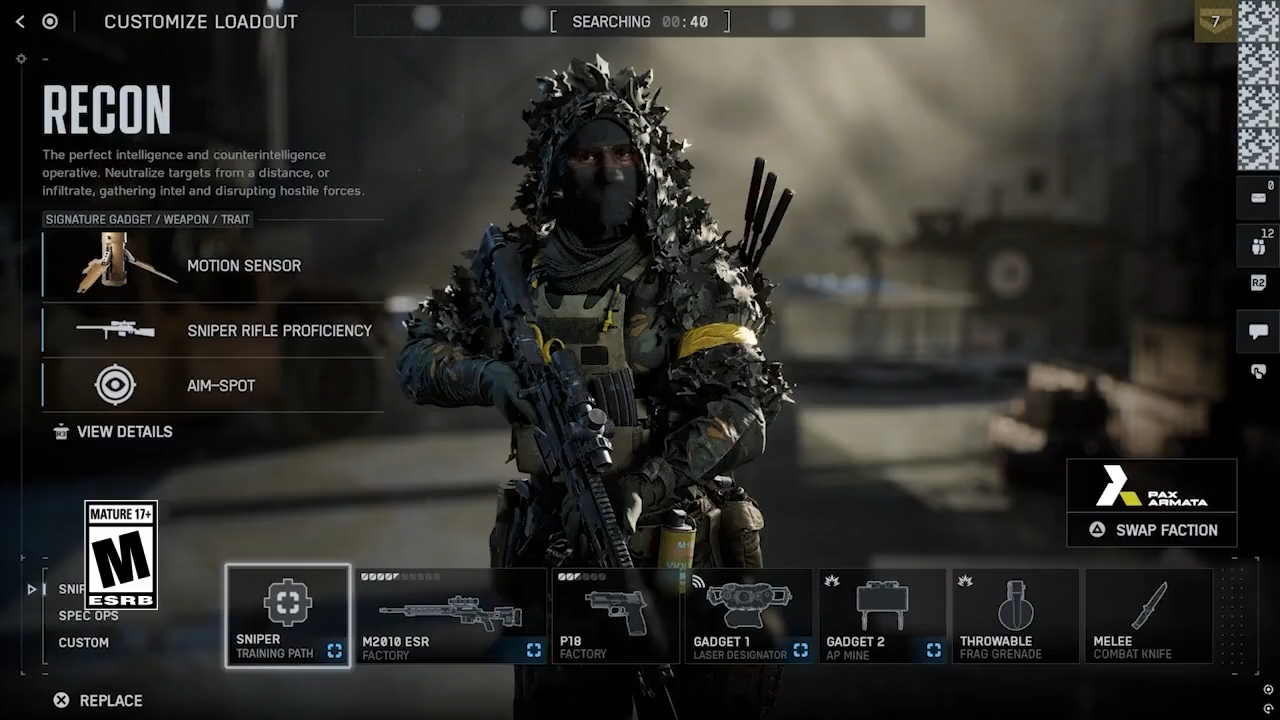Switch to the Spec Ops loadout
This screenshot has width=1280, height=720.
(88, 616)
